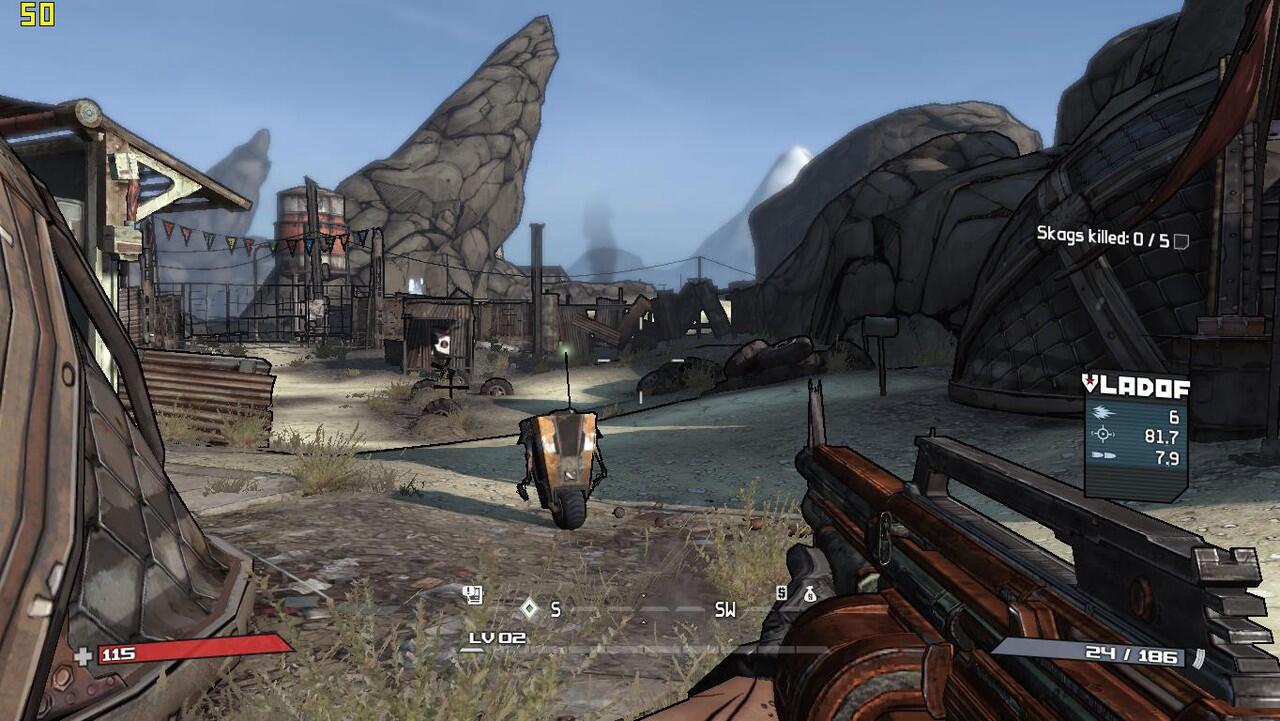This screenshot has width=1280, height=721.
Task: Click the leftmost compass marker icon
Action: coord(473,595)
